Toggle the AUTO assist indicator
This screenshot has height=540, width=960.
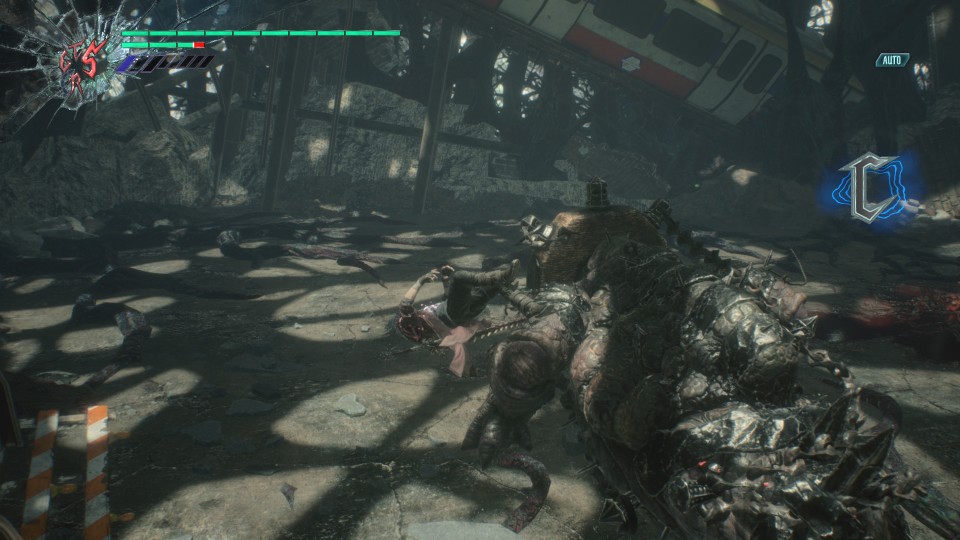[891, 61]
